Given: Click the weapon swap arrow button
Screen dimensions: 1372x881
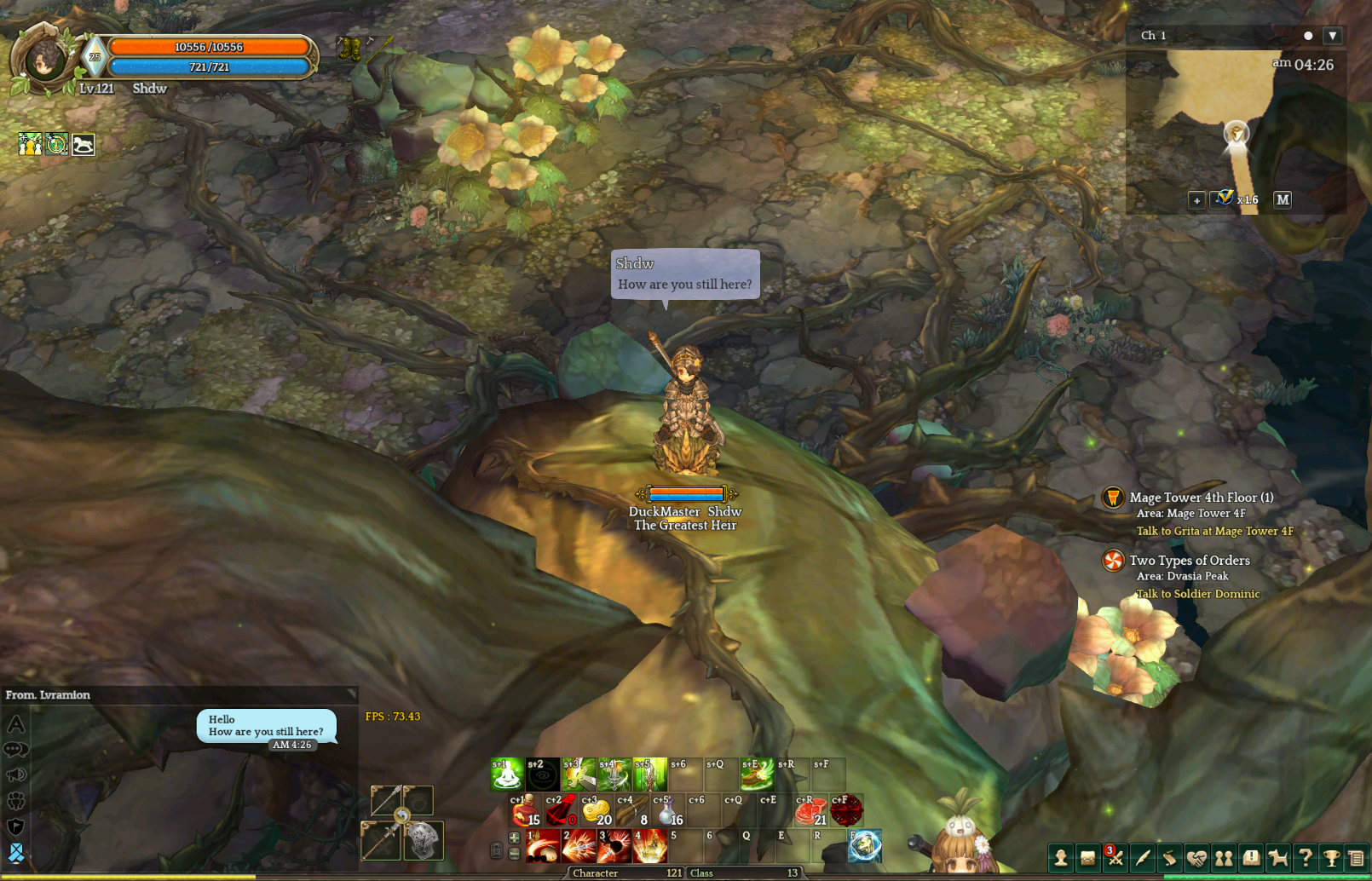Looking at the screenshot, I should click(401, 816).
